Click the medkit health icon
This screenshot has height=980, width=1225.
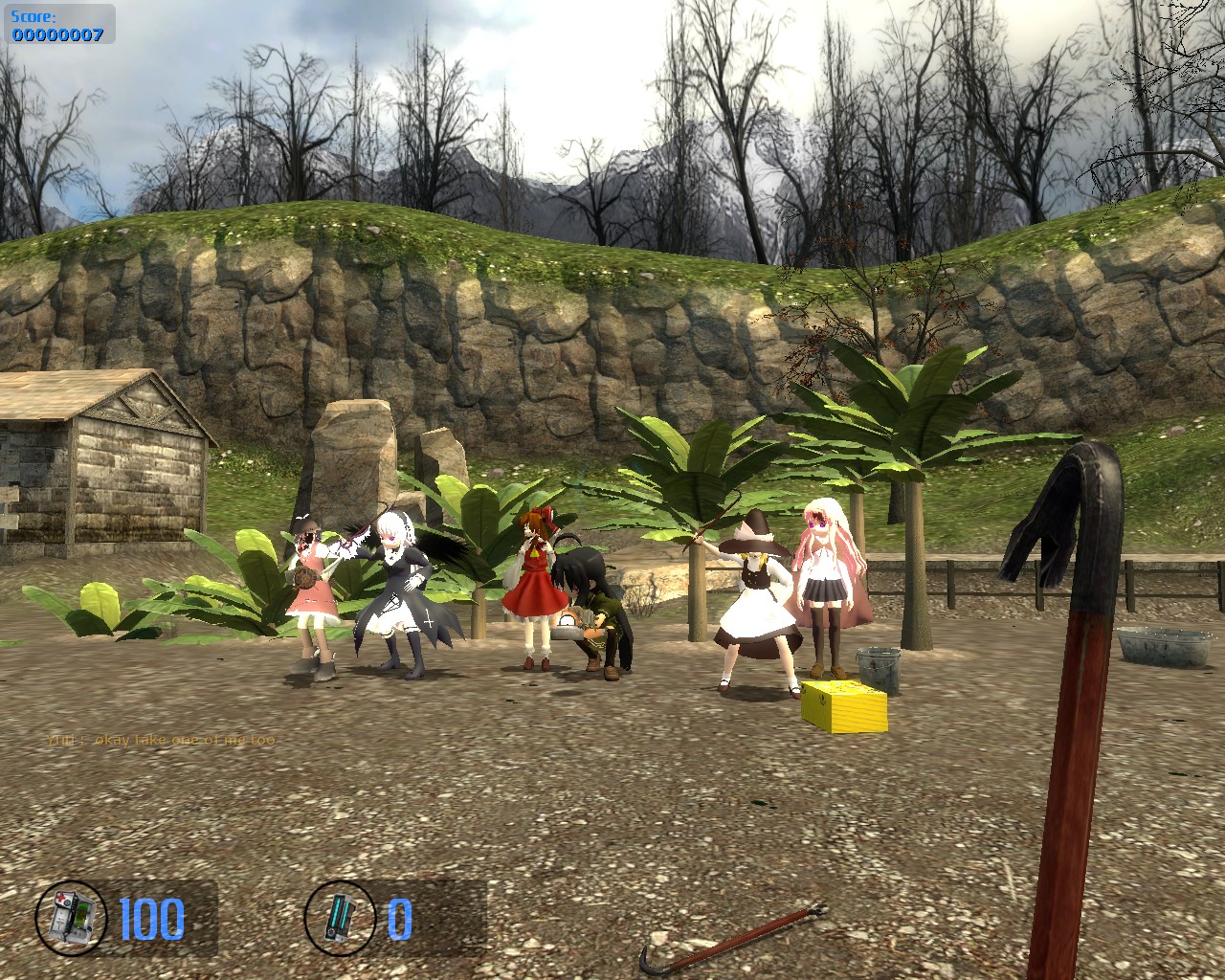pos(73,918)
